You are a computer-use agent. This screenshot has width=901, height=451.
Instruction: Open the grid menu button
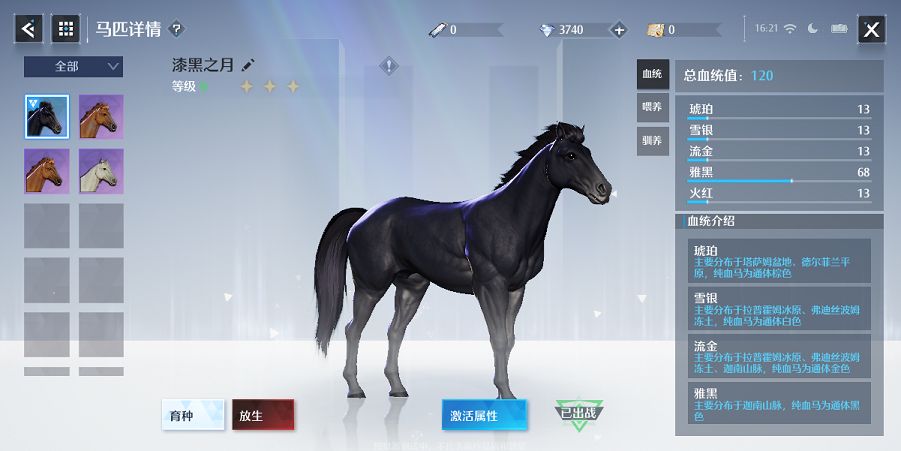tap(66, 29)
